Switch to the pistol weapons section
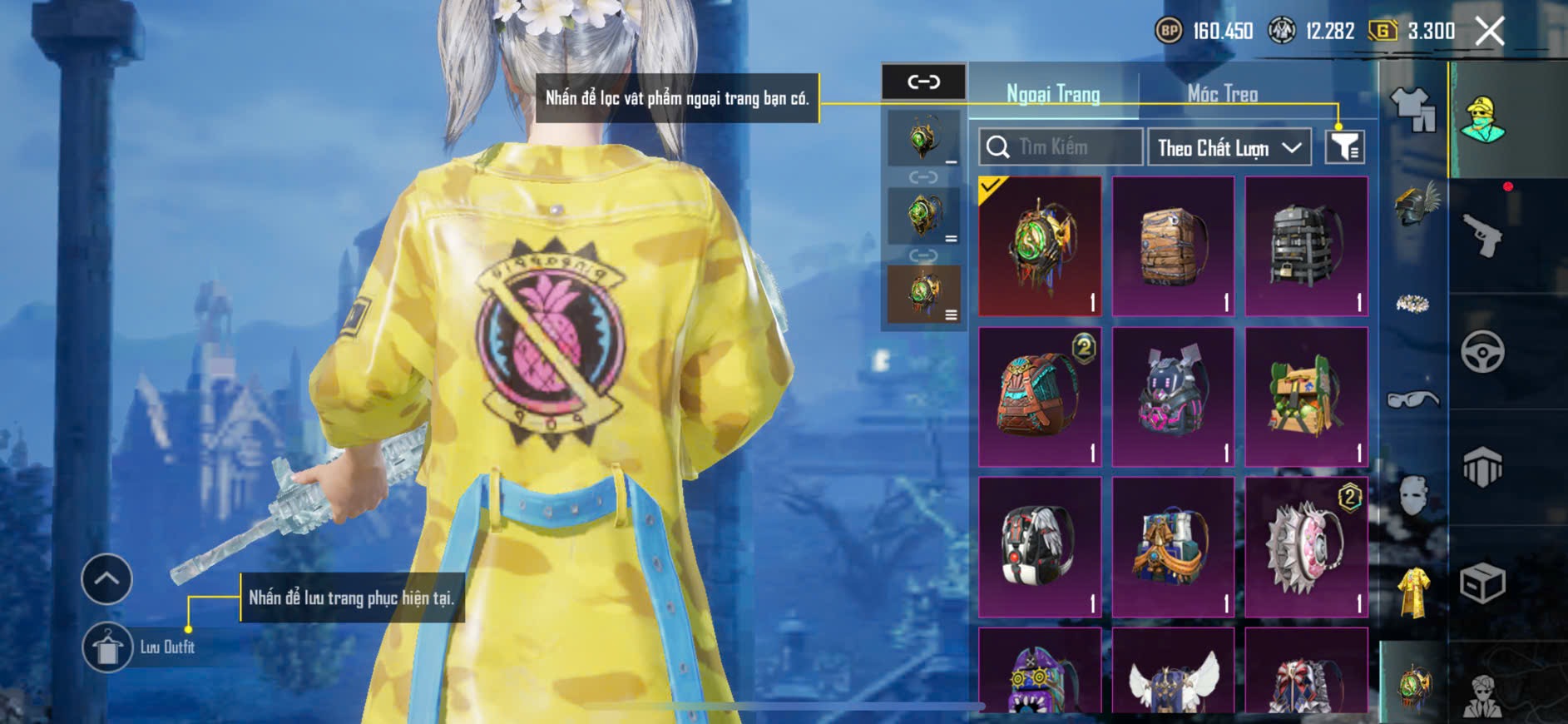The image size is (1568, 724). pos(1482,236)
